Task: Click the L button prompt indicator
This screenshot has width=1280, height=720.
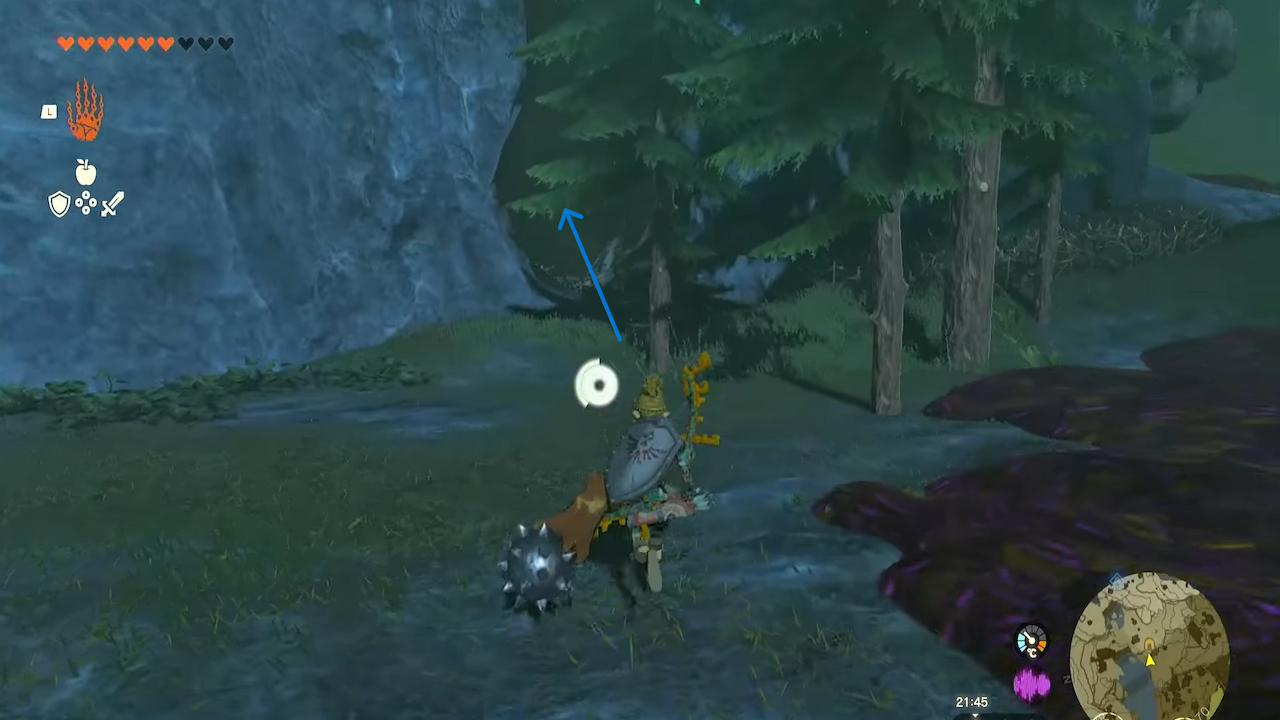Action: pyautogui.click(x=50, y=111)
